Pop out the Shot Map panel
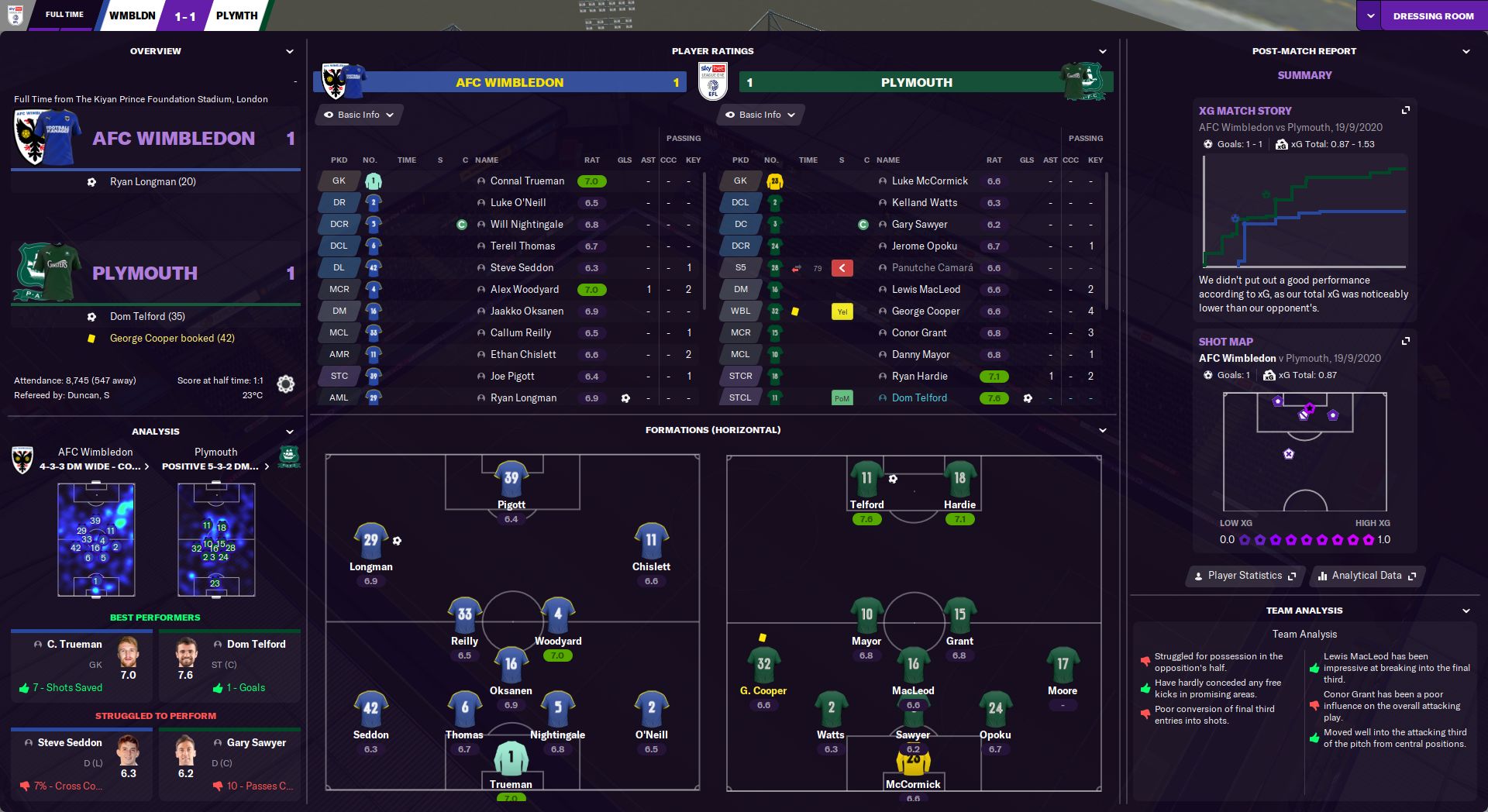 pyautogui.click(x=1406, y=341)
